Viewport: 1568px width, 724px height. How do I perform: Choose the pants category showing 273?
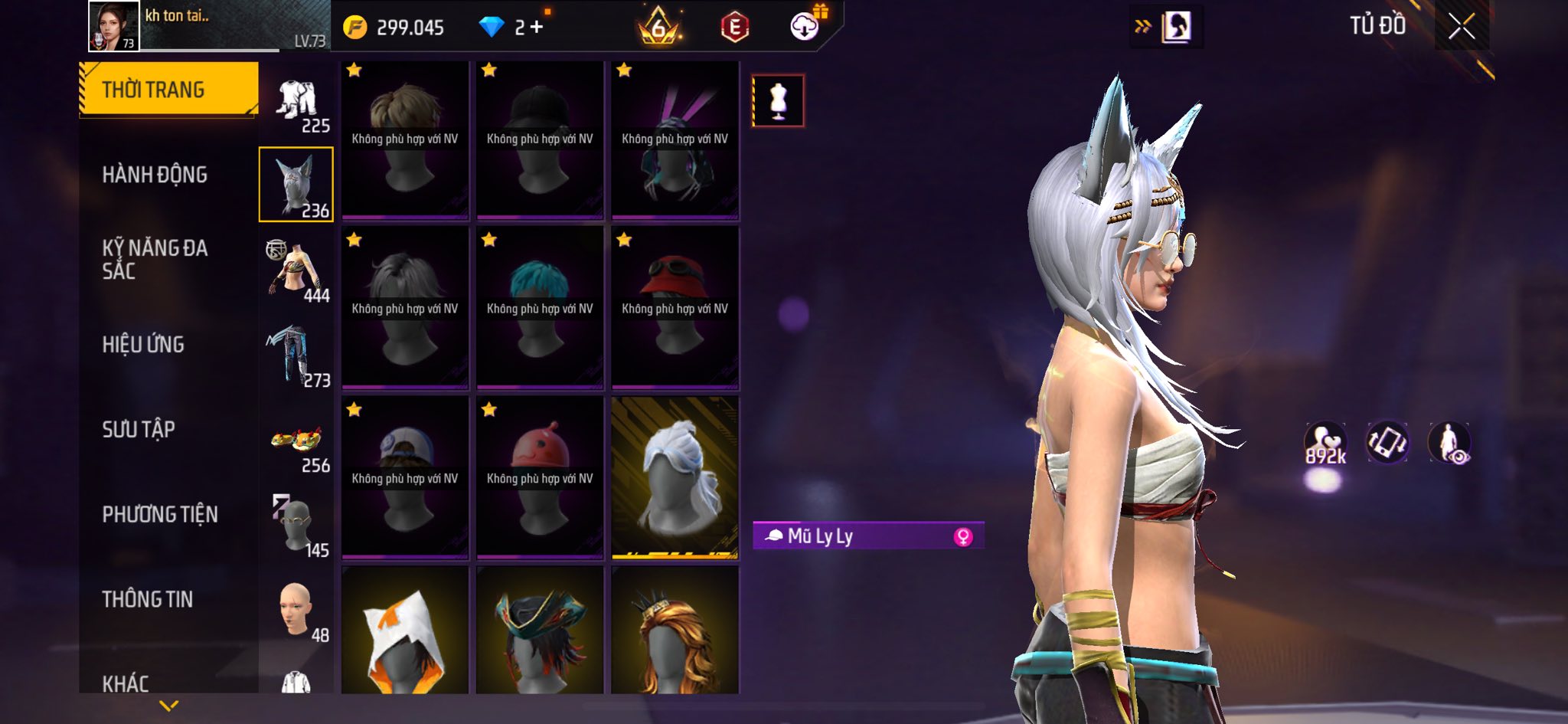pyautogui.click(x=297, y=355)
